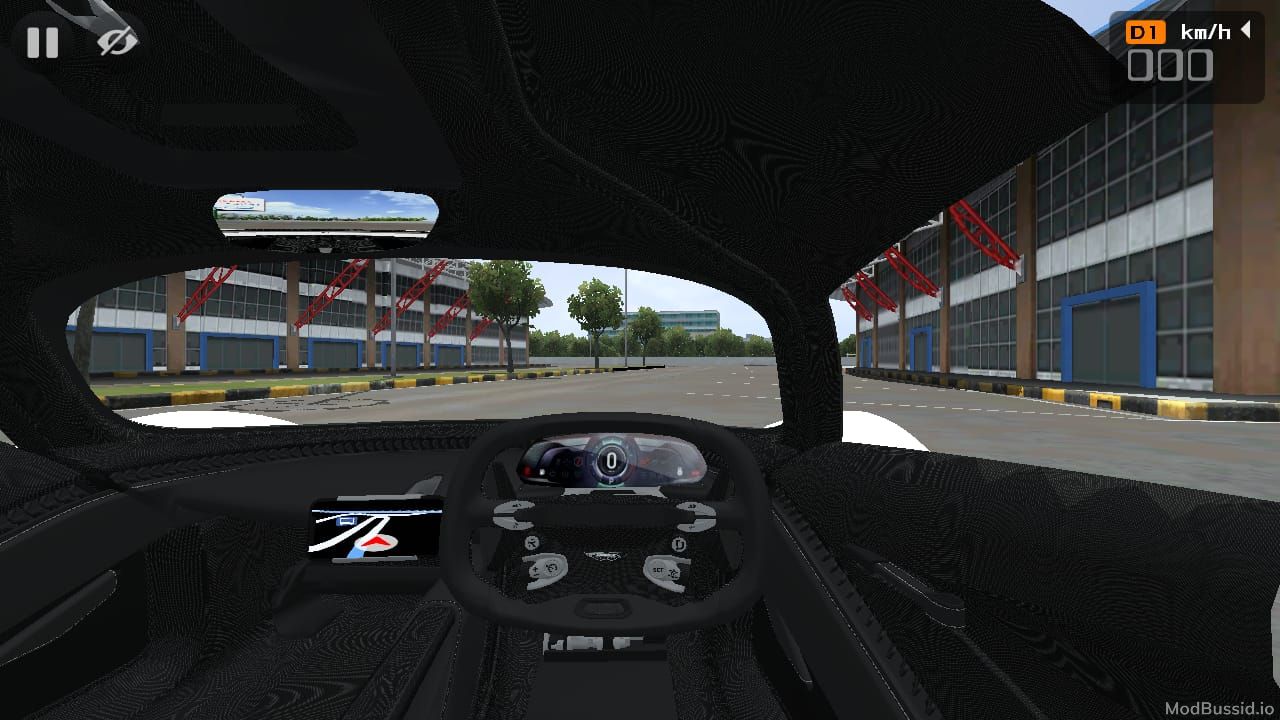The width and height of the screenshot is (1280, 720).
Task: Click the center speedometer dial showing zero
Action: pyautogui.click(x=611, y=461)
